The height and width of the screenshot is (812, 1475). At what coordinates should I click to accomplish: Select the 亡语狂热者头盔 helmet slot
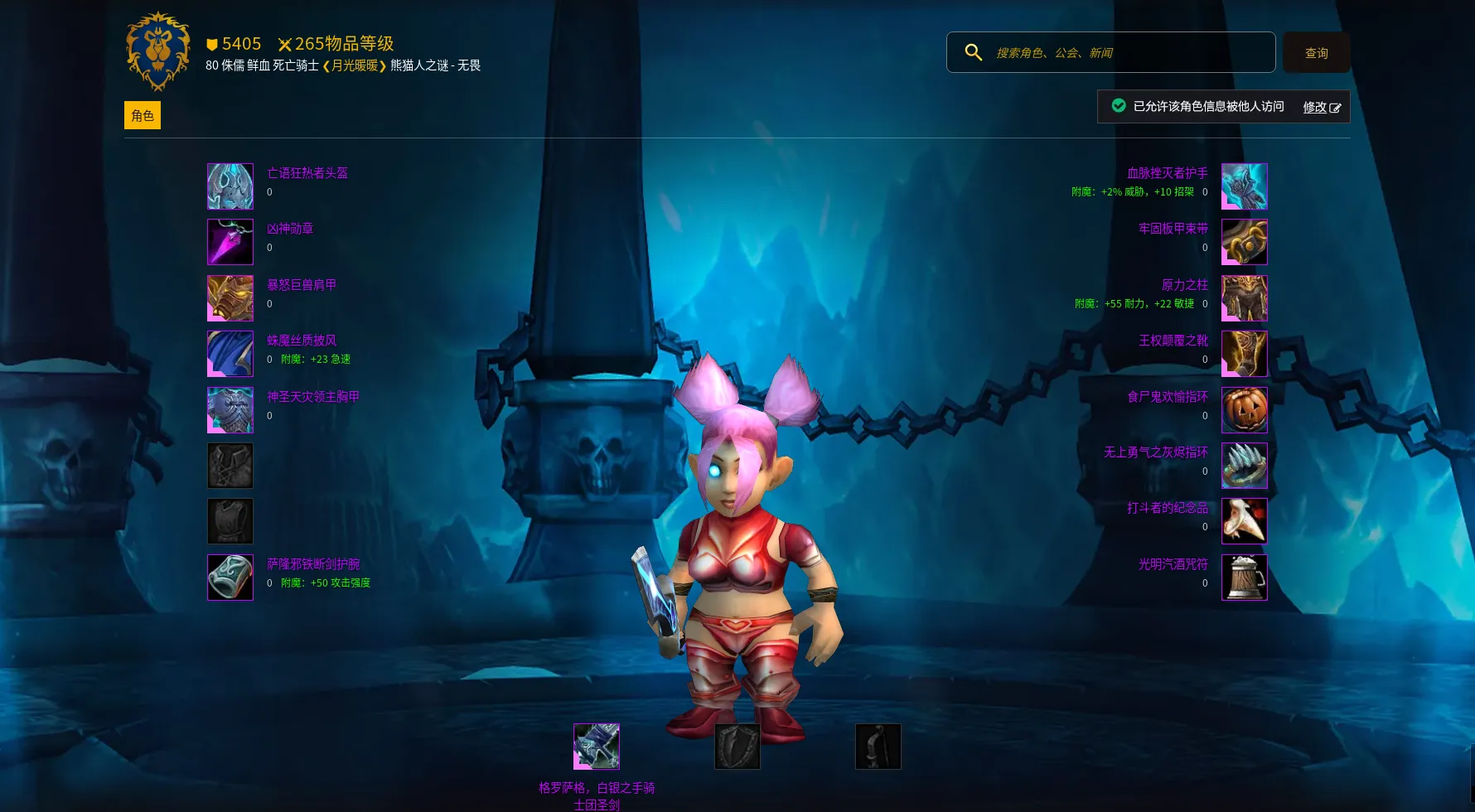(230, 186)
